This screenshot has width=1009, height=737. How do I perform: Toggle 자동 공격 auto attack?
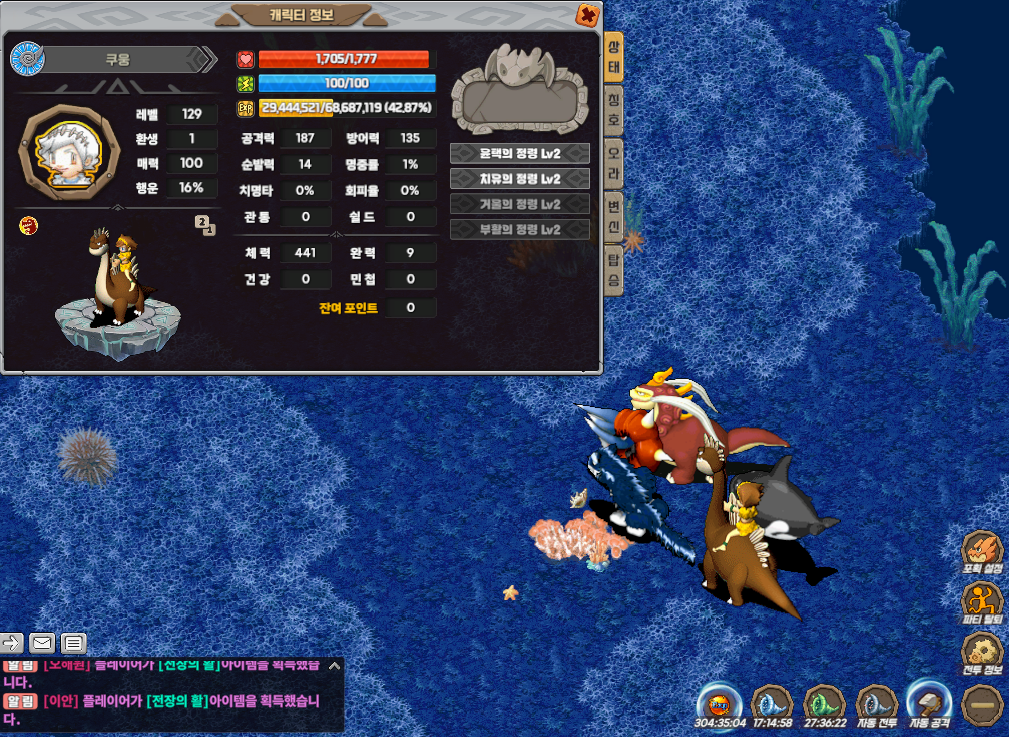point(927,704)
